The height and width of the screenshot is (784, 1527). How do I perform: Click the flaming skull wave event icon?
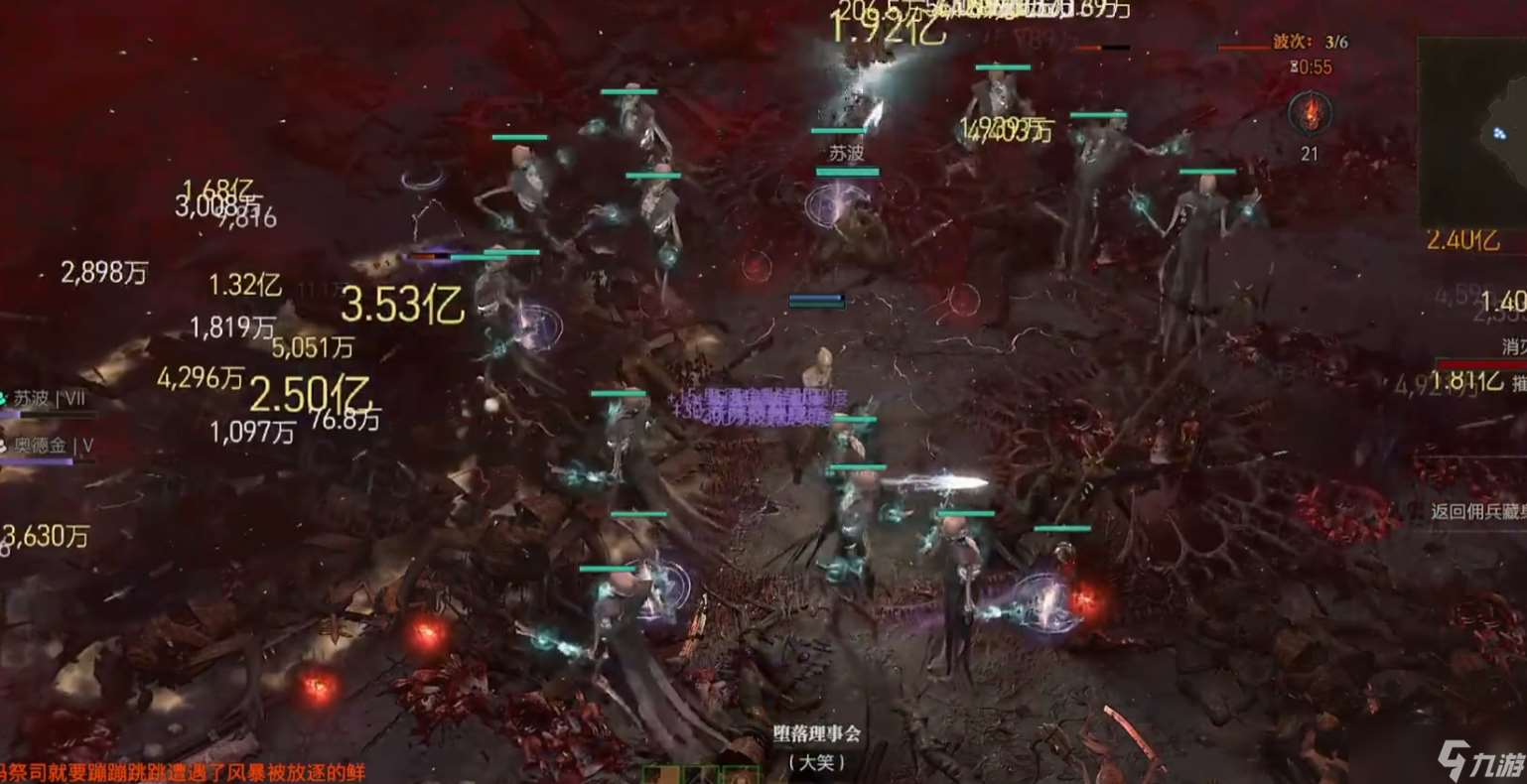[1311, 114]
